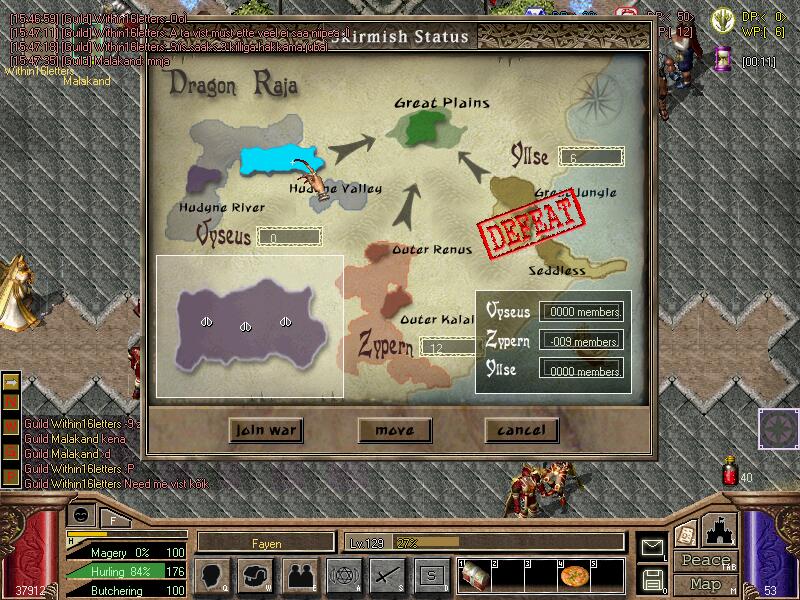Cancel the Skirmish Status window
800x600 pixels.
click(521, 430)
